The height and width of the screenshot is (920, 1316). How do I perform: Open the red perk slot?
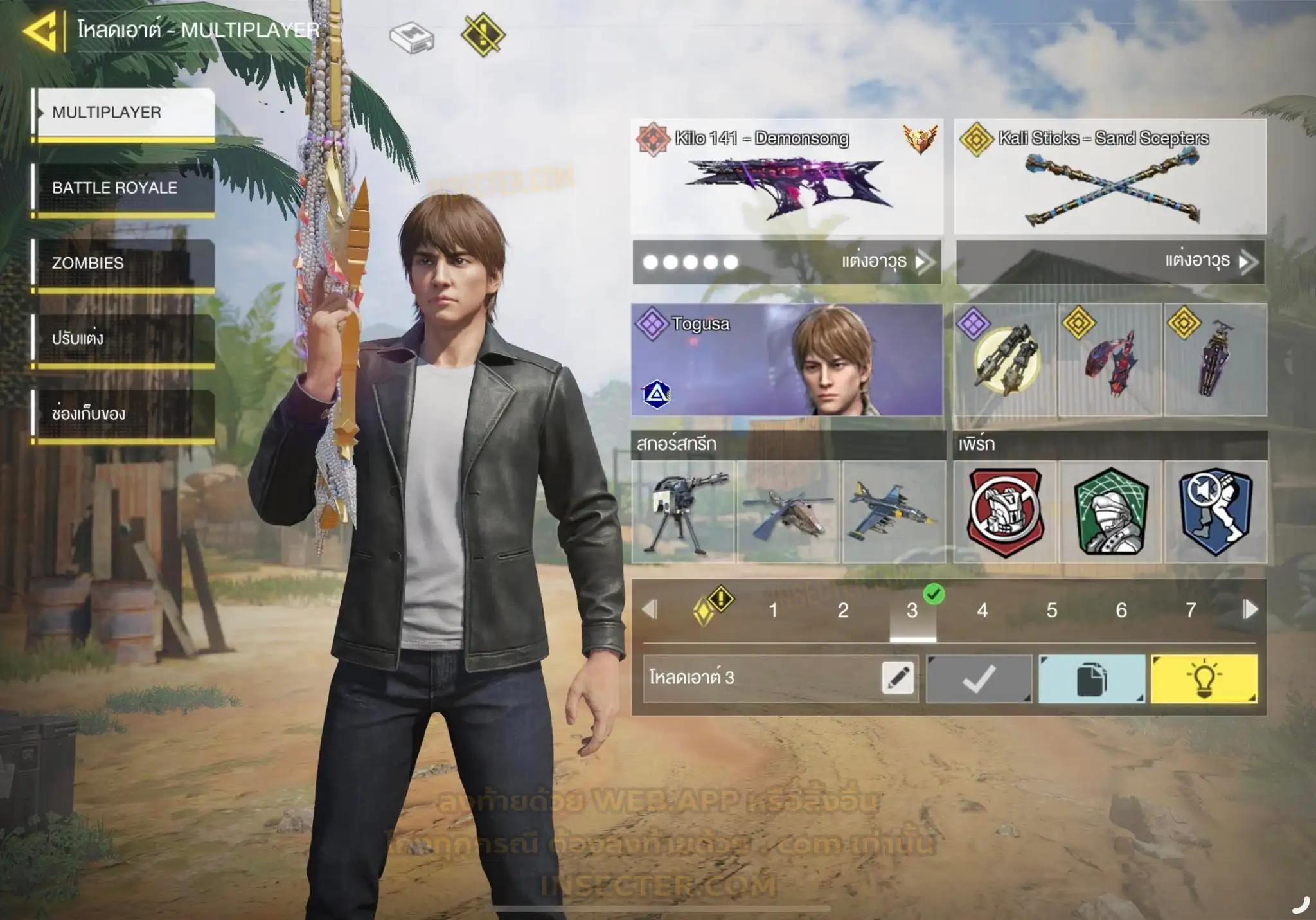[1005, 512]
